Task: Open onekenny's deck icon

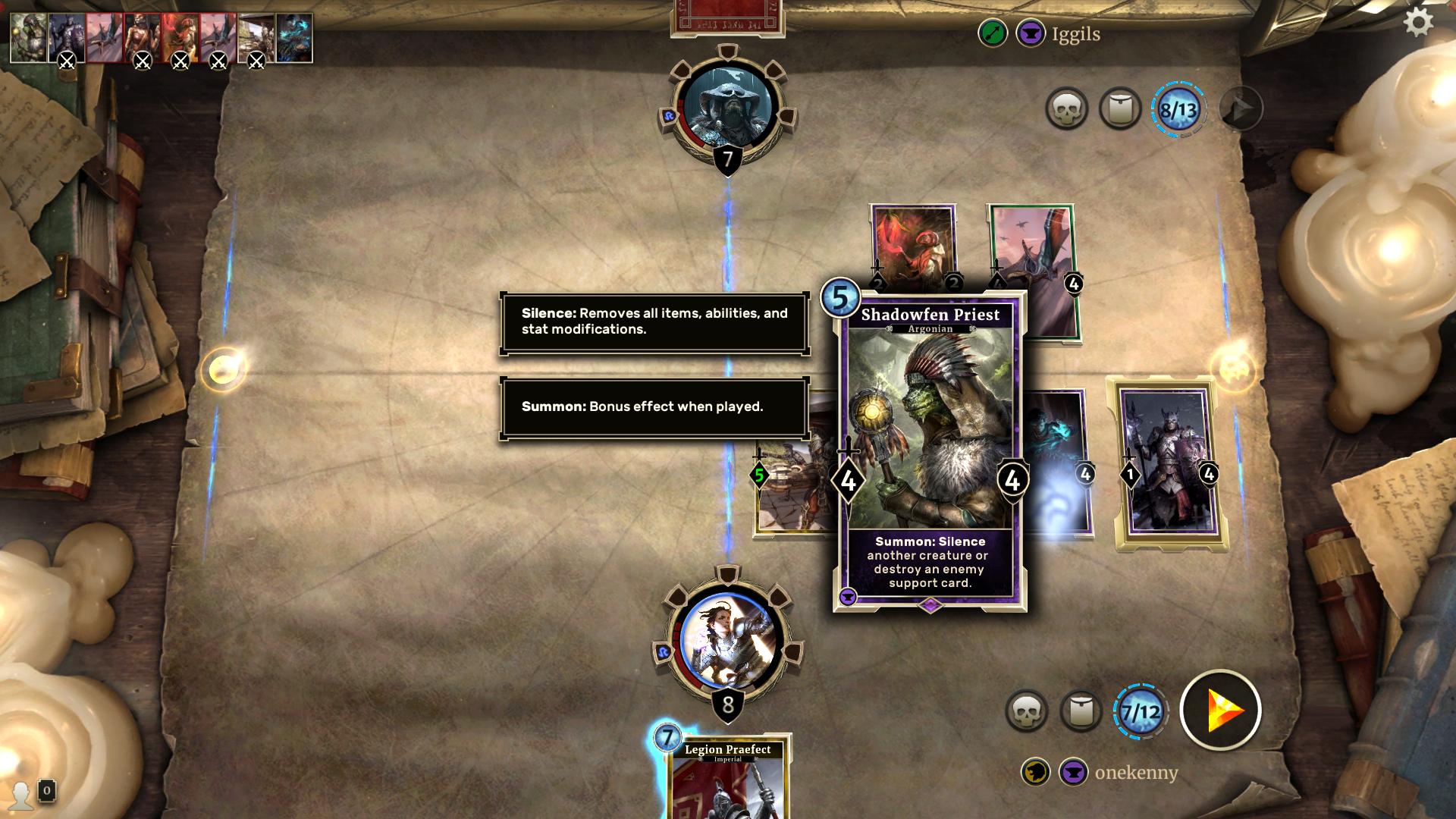Action: (x=1080, y=711)
